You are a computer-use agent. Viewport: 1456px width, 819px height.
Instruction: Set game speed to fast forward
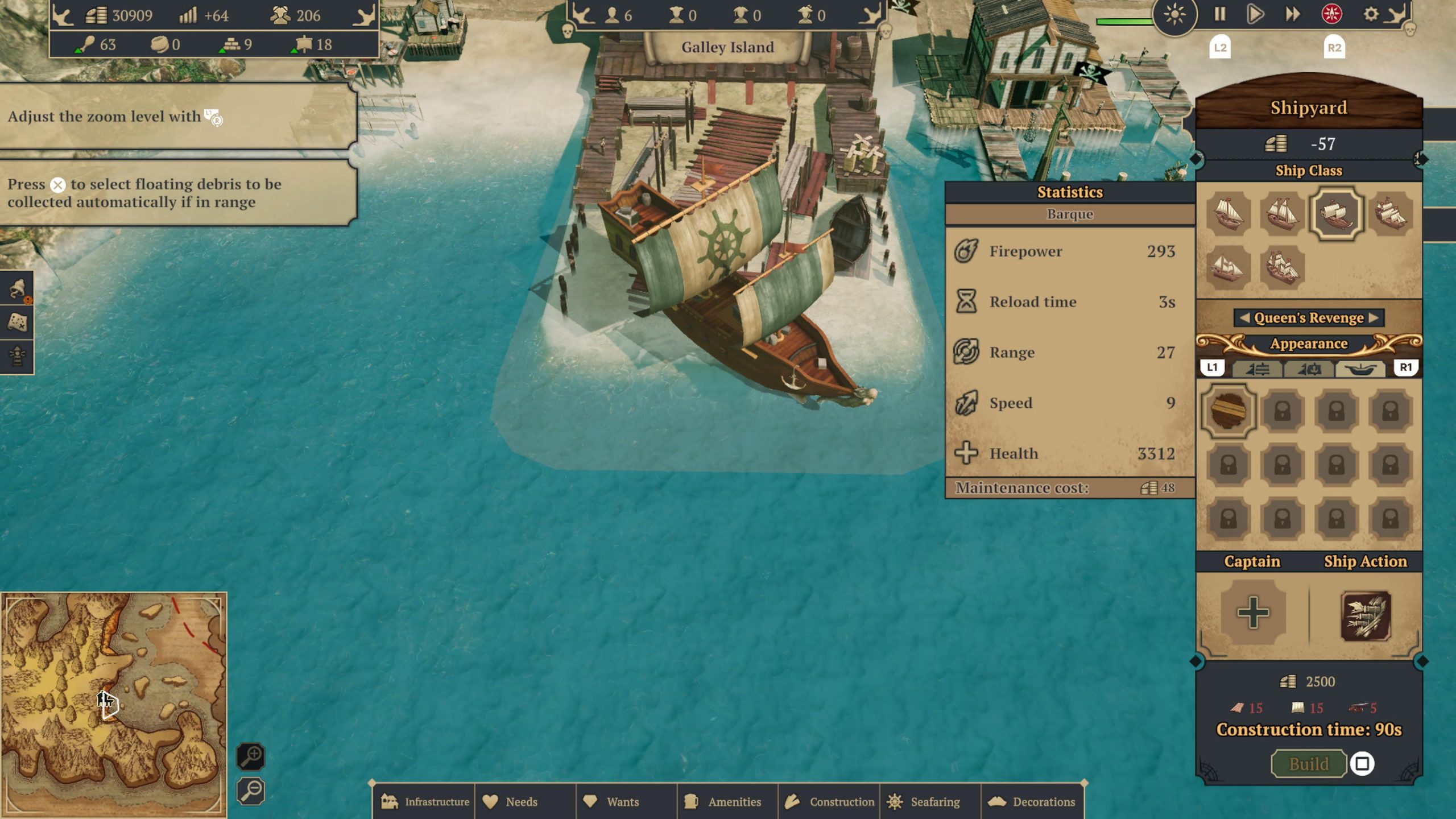pos(1293,14)
